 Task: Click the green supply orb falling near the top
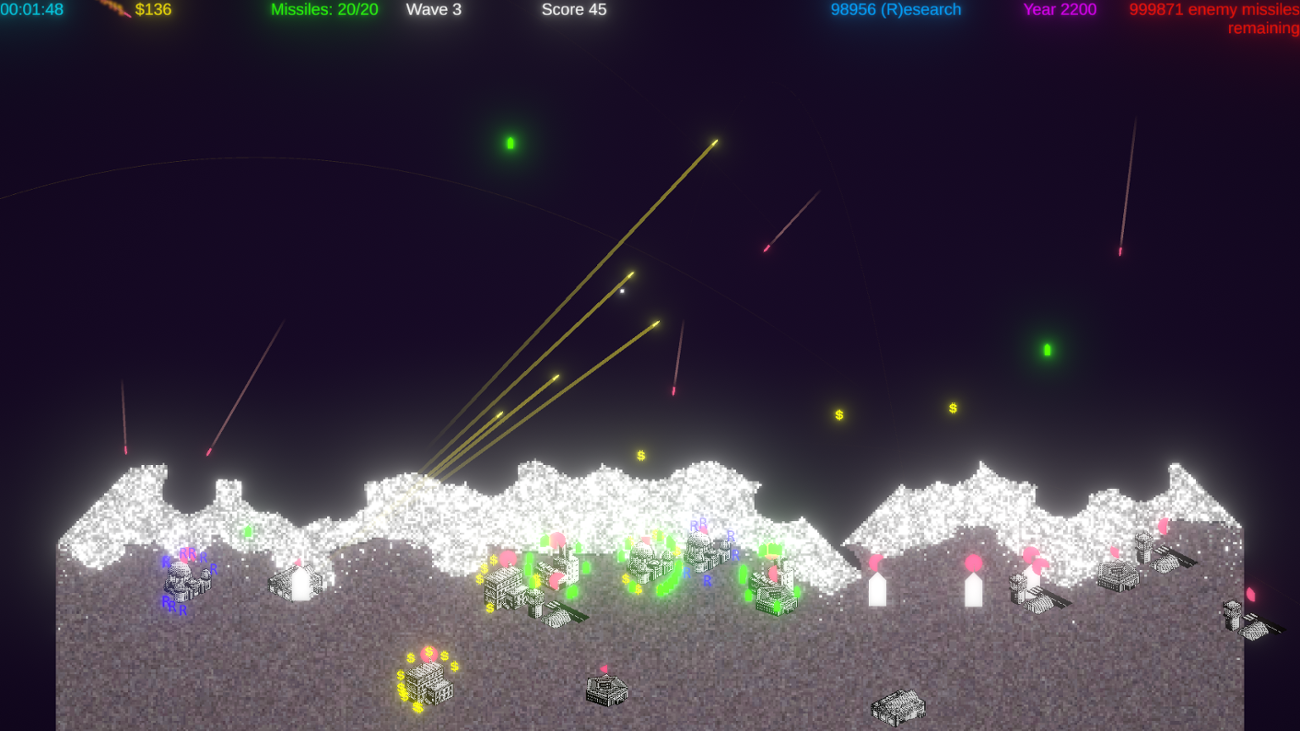coord(510,142)
